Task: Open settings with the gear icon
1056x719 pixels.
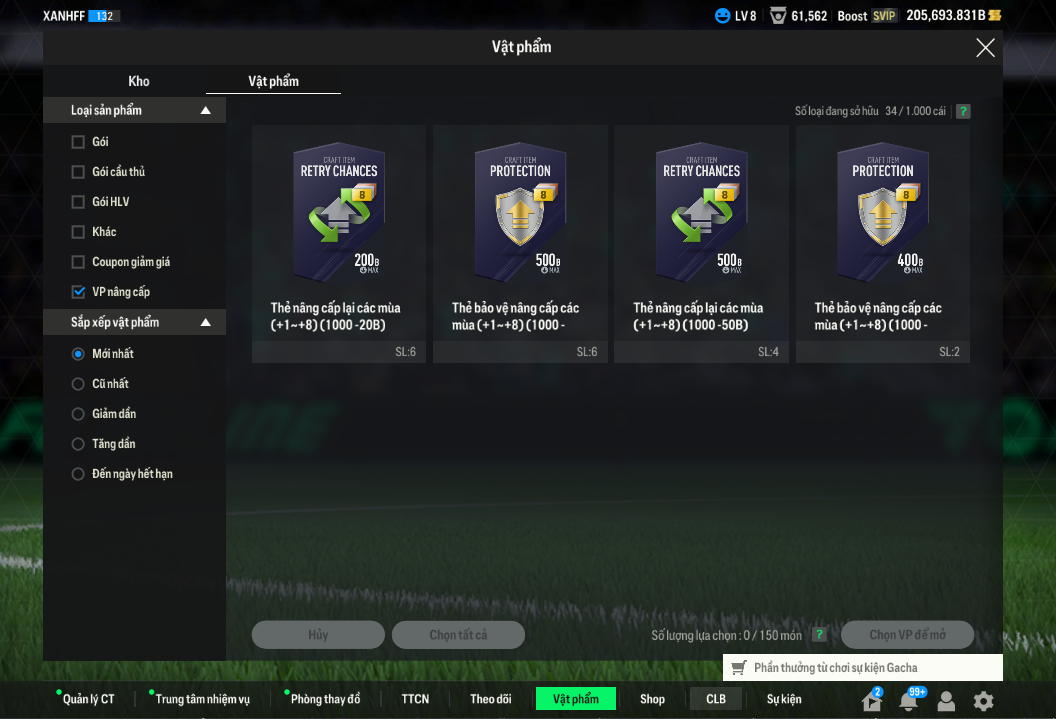Action: pos(983,701)
